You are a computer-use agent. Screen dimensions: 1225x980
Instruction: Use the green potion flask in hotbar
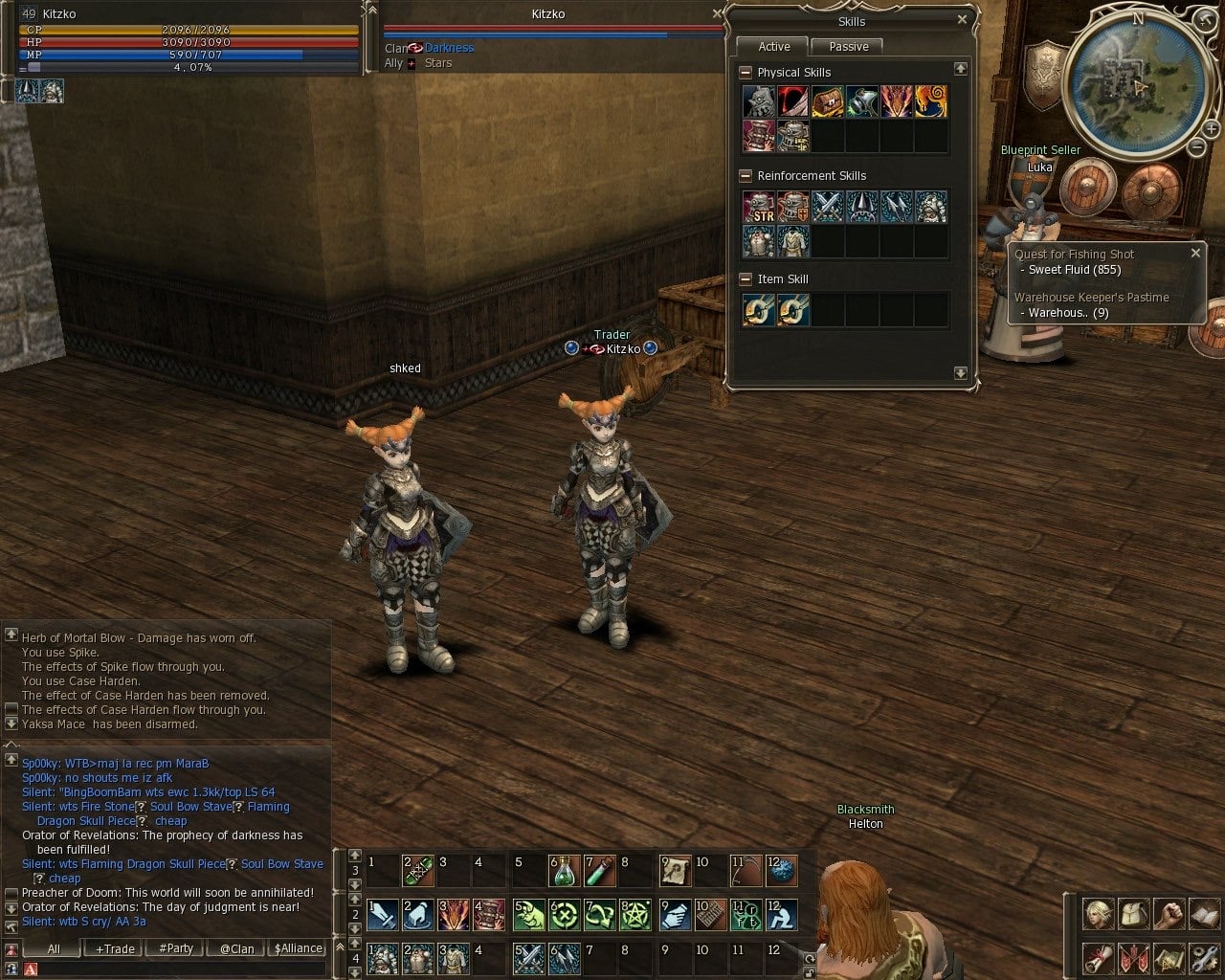click(565, 871)
